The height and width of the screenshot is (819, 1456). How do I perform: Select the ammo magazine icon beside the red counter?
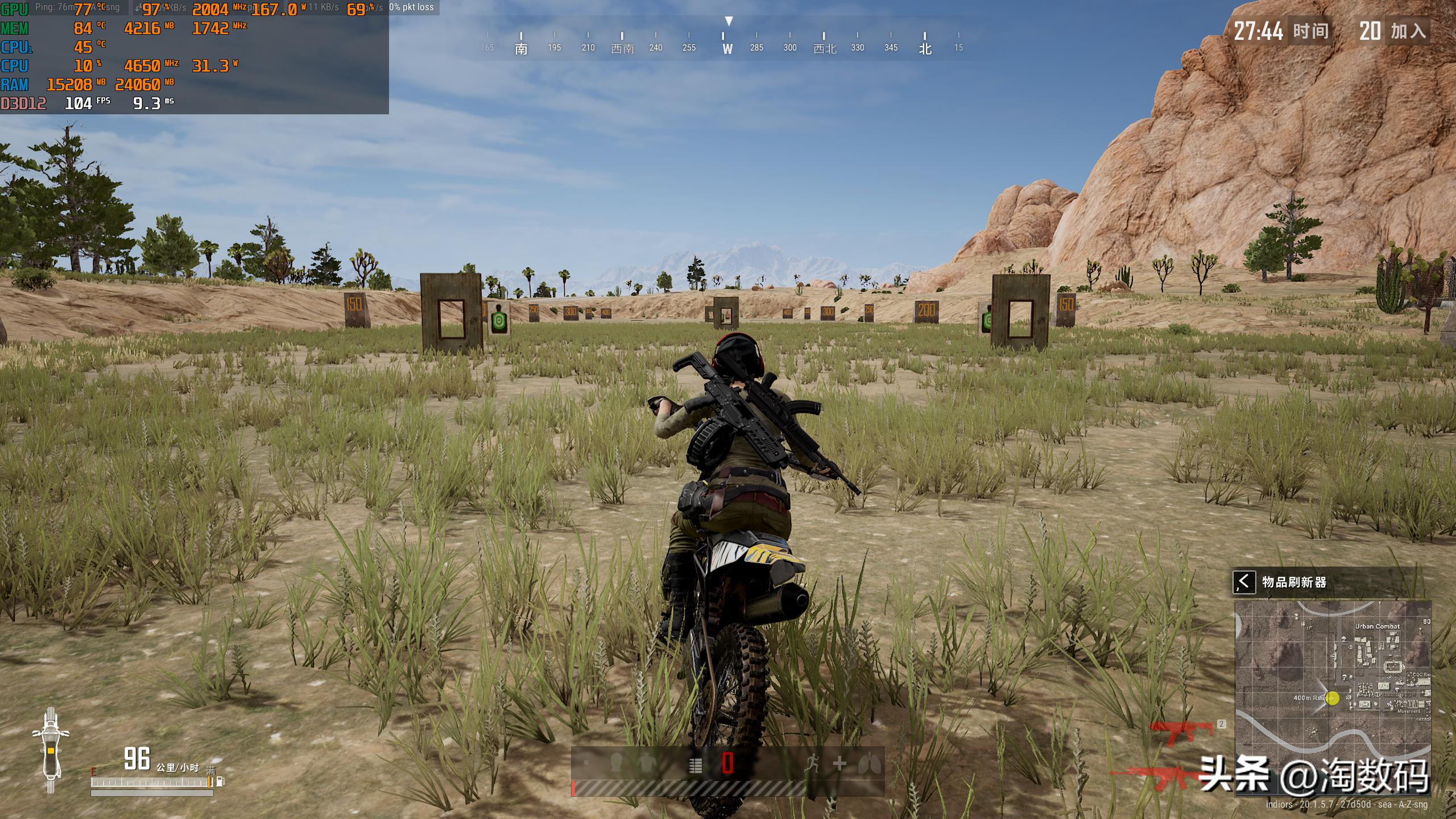[x=695, y=763]
